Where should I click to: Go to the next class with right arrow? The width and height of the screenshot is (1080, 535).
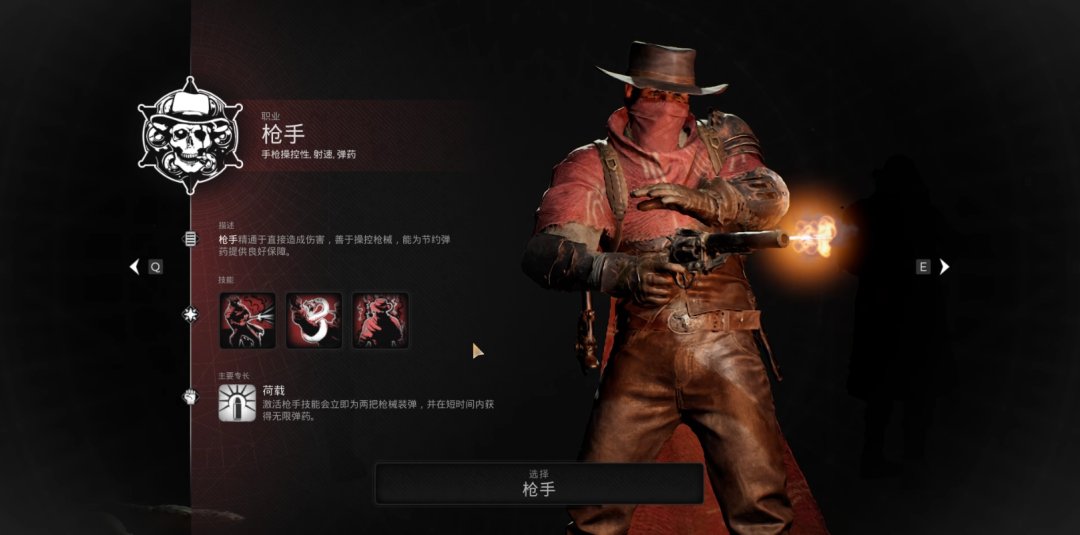pos(944,267)
